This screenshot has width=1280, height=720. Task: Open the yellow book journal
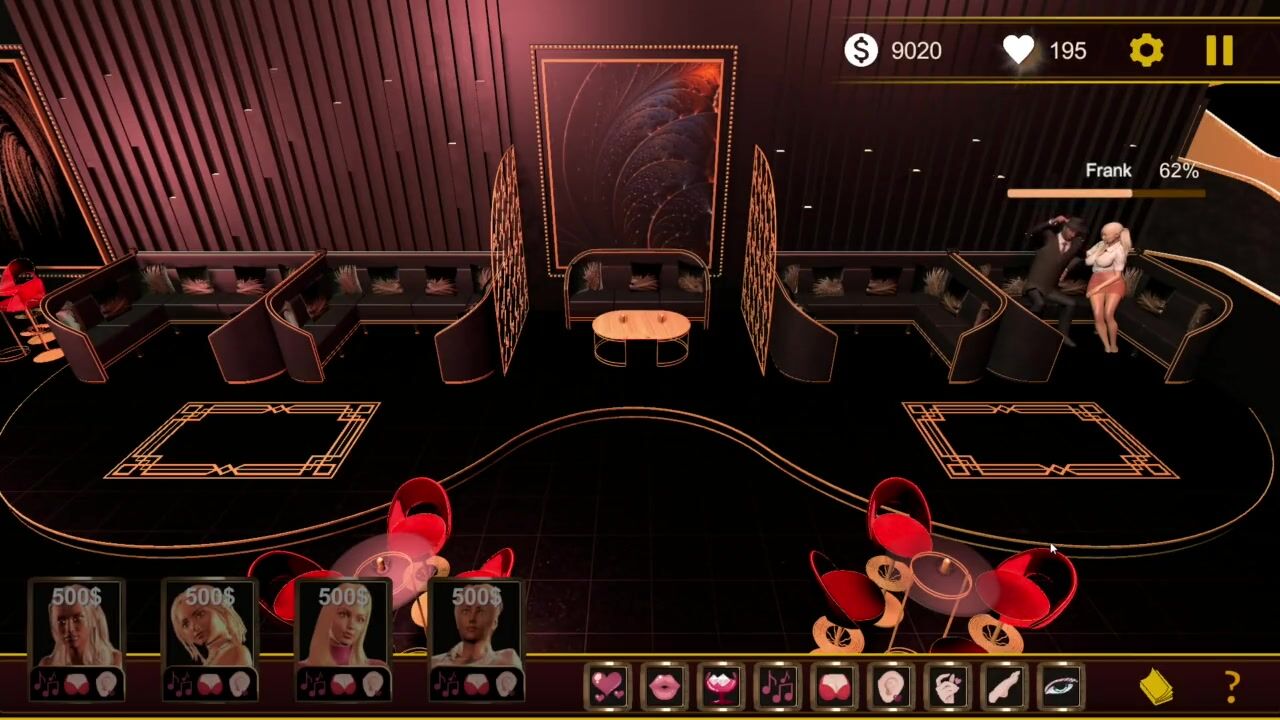[1157, 687]
